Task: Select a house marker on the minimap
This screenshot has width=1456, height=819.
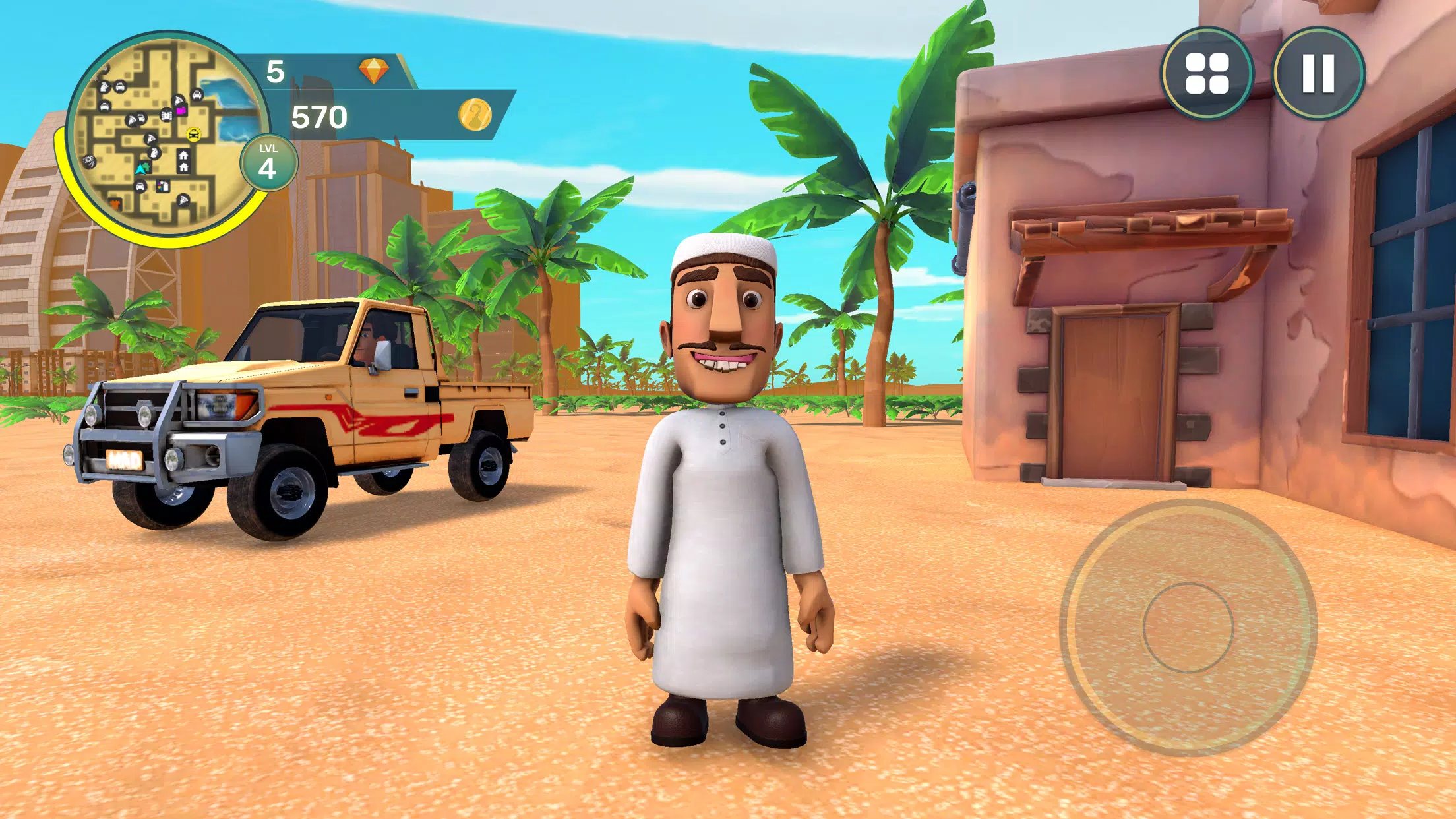Action: tap(184, 156)
